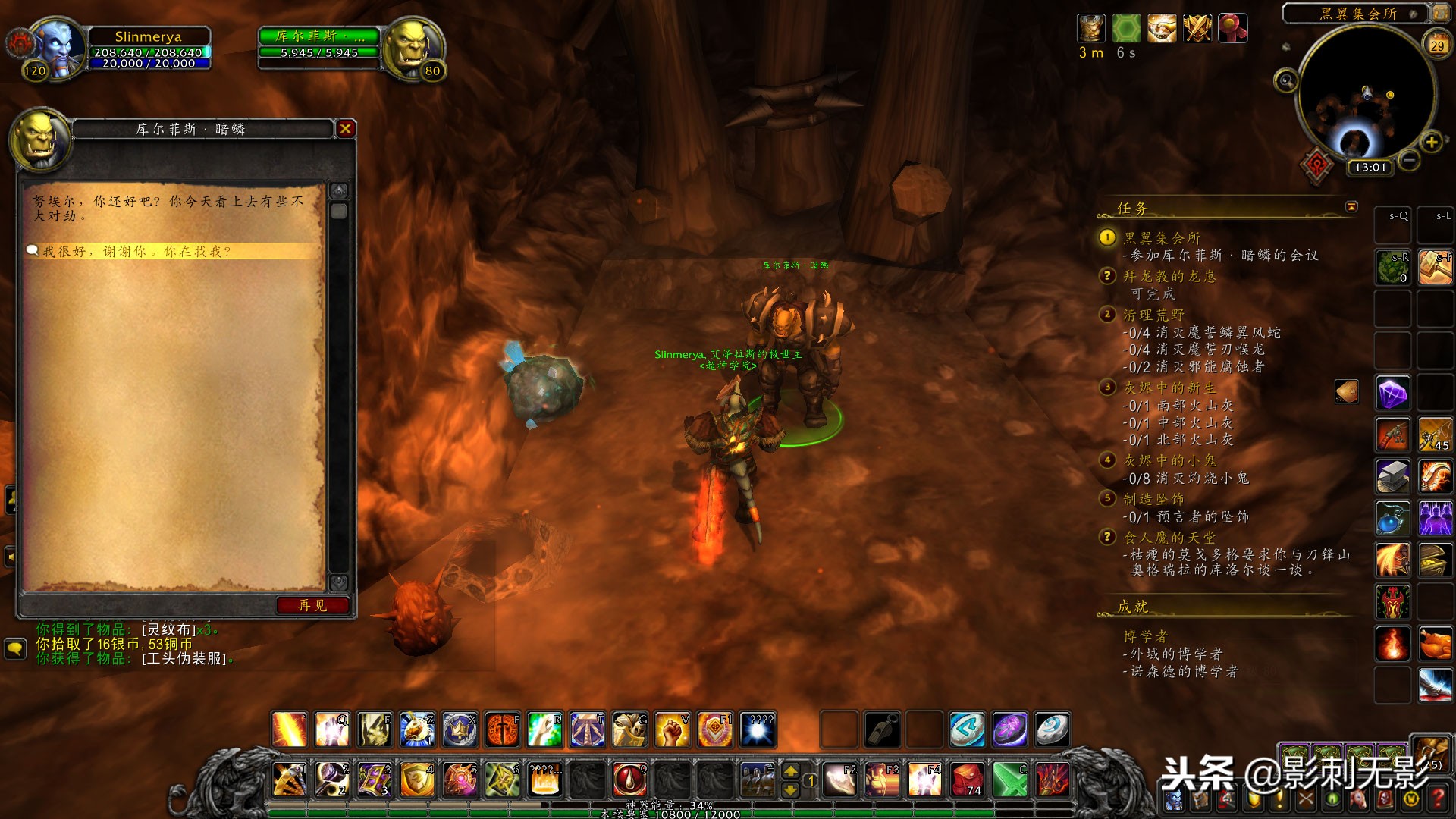Image resolution: width=1456 pixels, height=819 pixels.
Task: Use the whistle item on action bar
Action: click(883, 730)
